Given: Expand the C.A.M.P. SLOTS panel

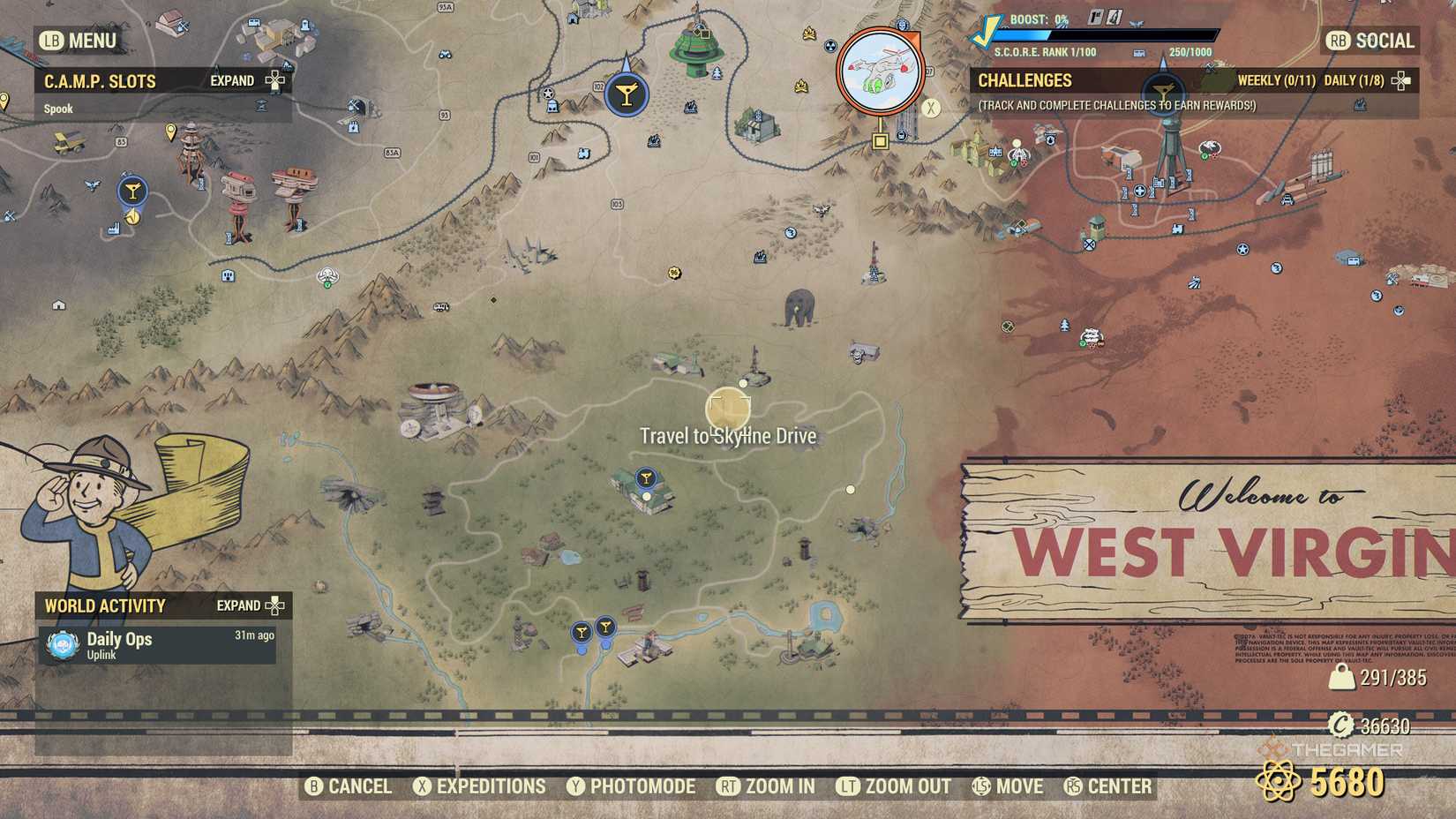Looking at the screenshot, I should pos(274,80).
